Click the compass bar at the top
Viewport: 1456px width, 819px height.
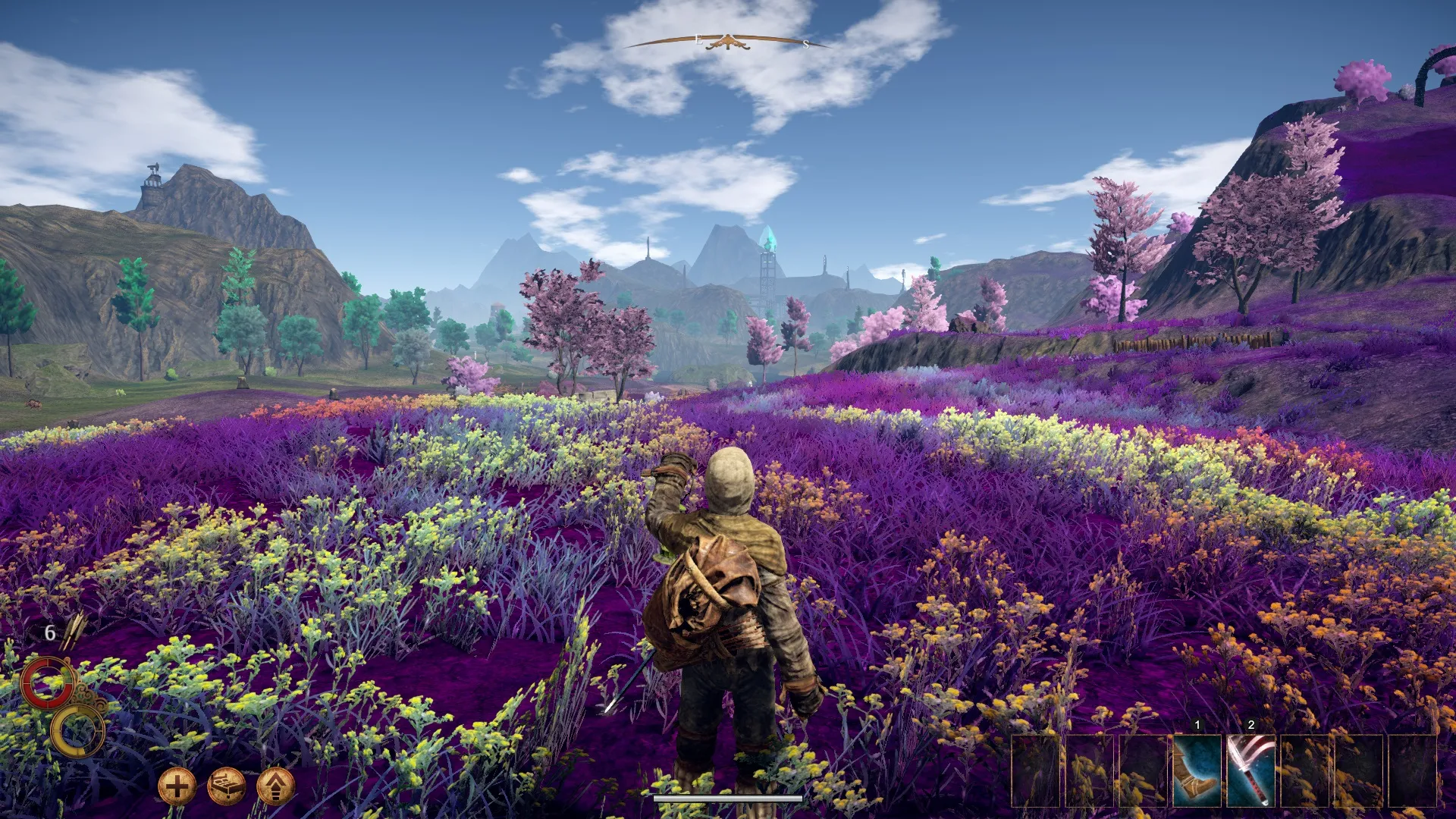pyautogui.click(x=726, y=42)
